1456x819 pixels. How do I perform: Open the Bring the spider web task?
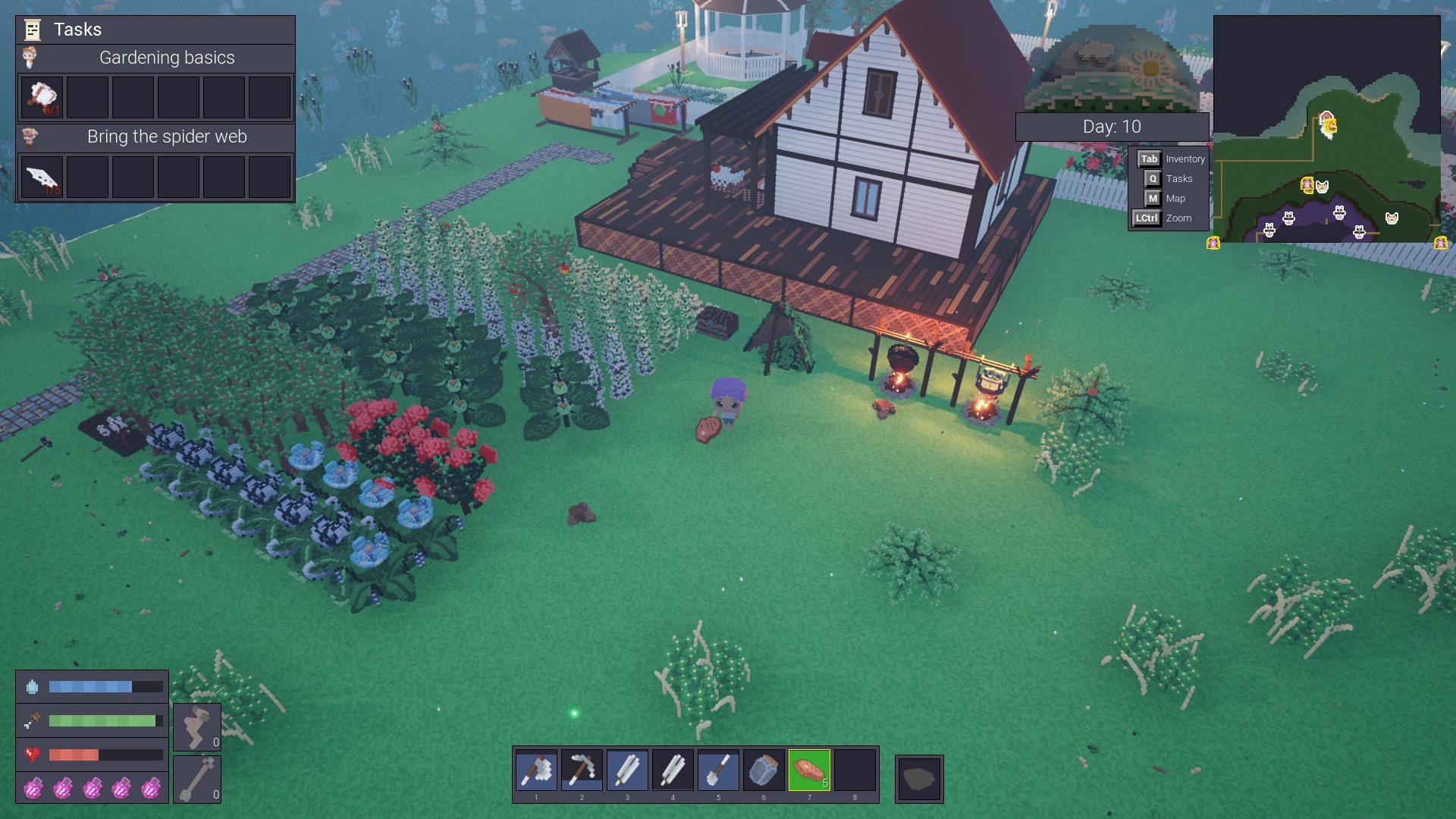[x=167, y=136]
